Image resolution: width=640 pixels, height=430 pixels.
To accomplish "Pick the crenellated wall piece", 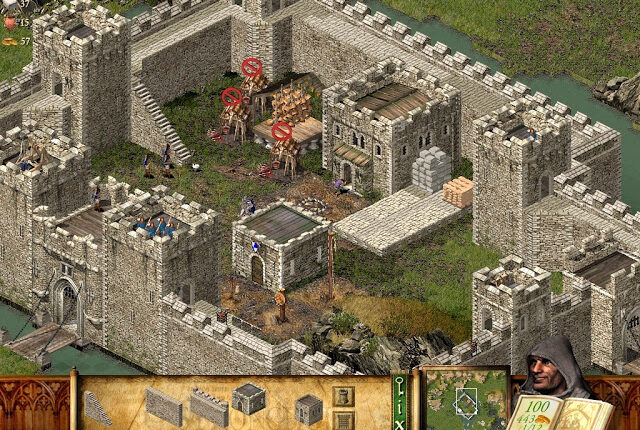I will click(209, 406).
